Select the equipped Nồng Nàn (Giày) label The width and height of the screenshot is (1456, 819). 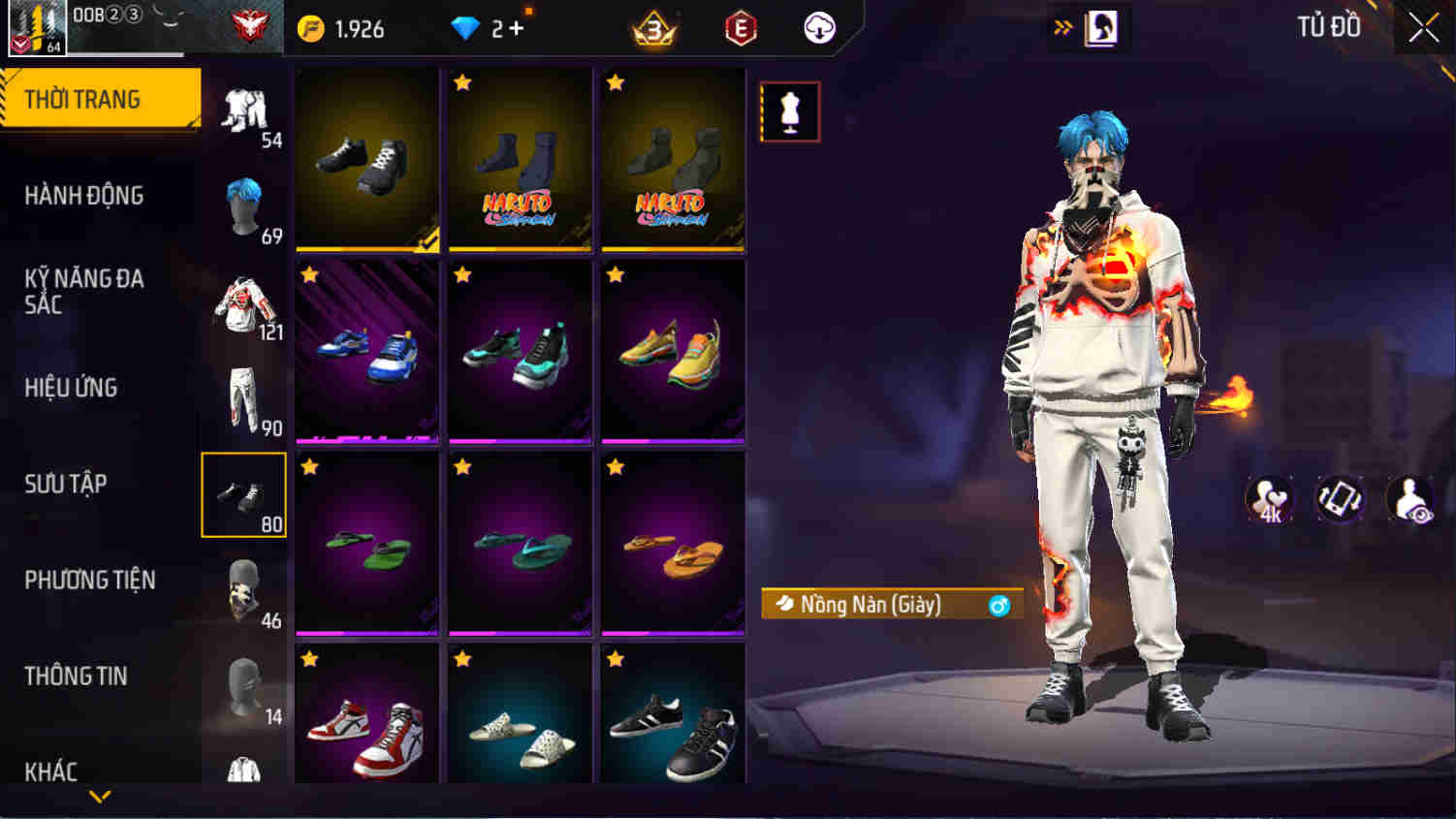(872, 603)
